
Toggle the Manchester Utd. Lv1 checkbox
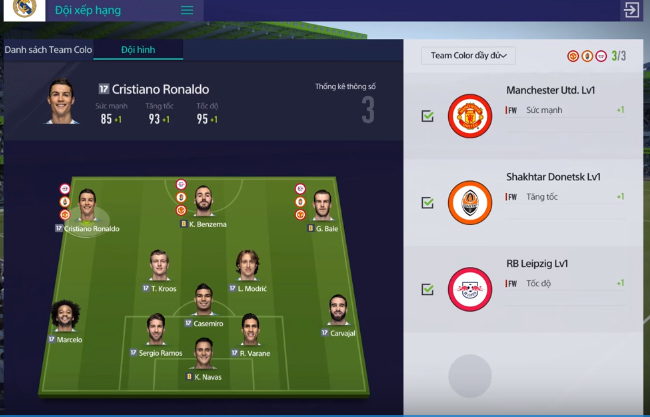pyautogui.click(x=427, y=116)
